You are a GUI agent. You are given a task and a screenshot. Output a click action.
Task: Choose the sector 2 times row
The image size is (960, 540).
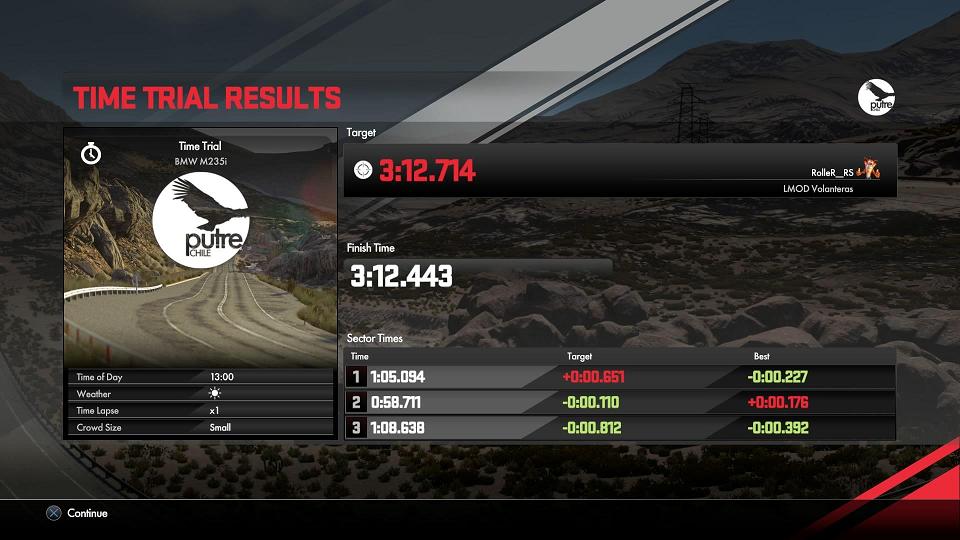tap(620, 402)
